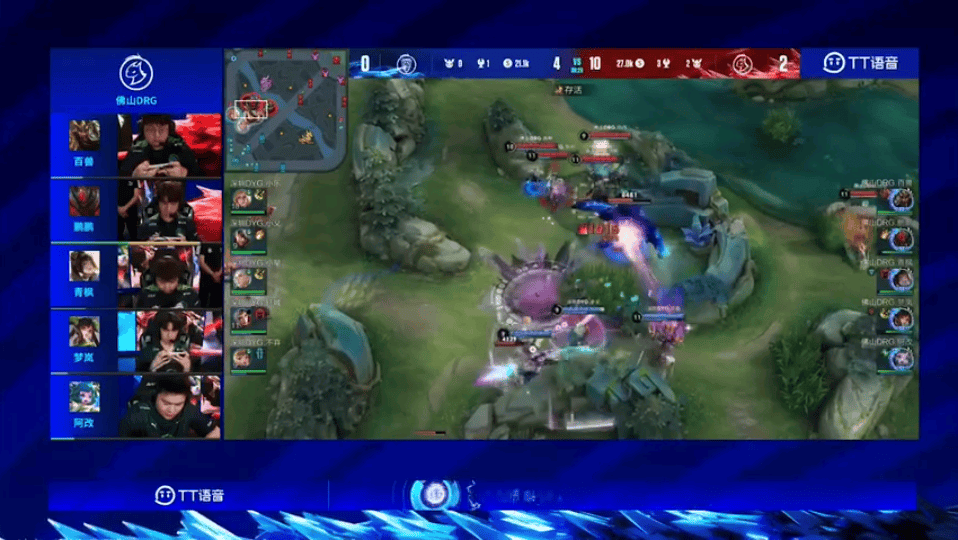Open the 佛山DRG team logo
This screenshot has width=958, height=540.
(136, 73)
